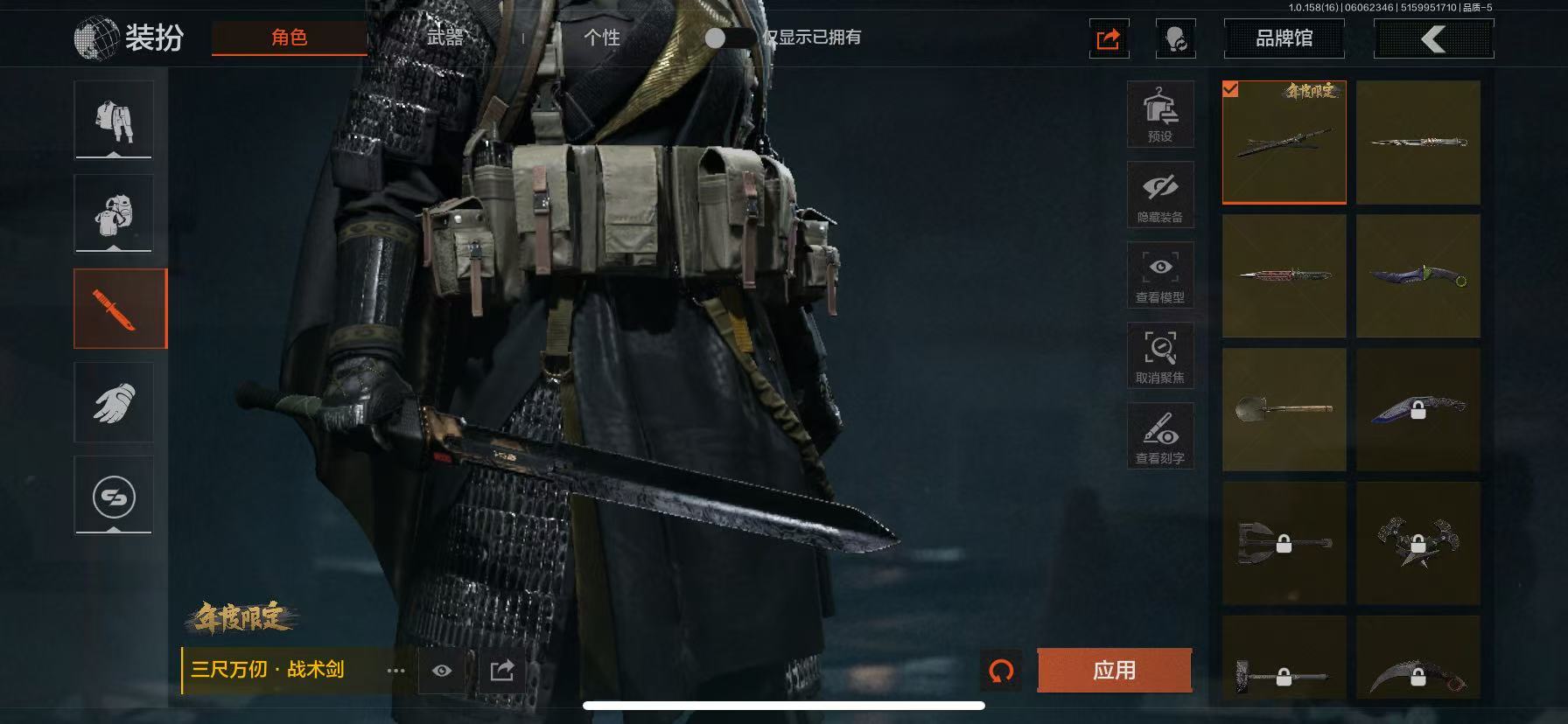Open 查看刻字 engraving view
The image size is (1568, 724).
tap(1160, 436)
